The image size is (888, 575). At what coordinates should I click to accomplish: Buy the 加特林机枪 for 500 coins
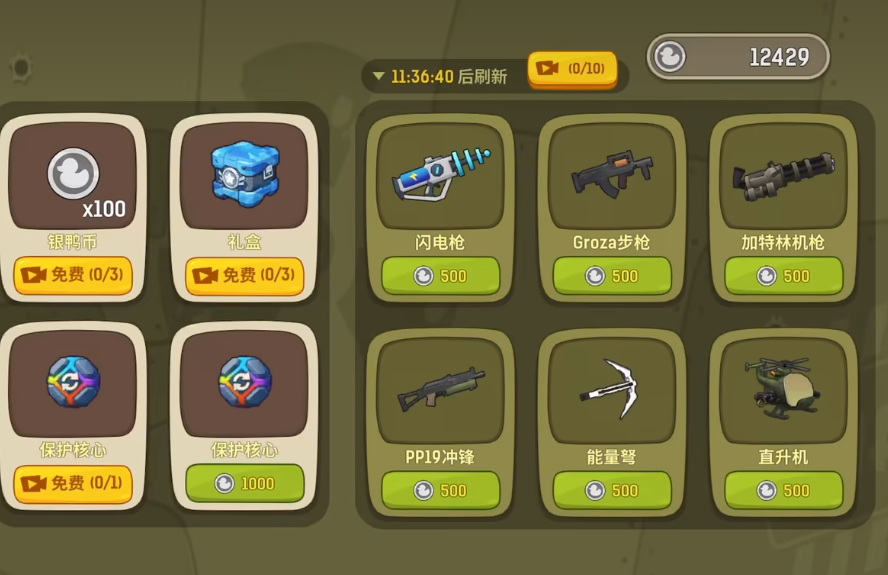(783, 275)
